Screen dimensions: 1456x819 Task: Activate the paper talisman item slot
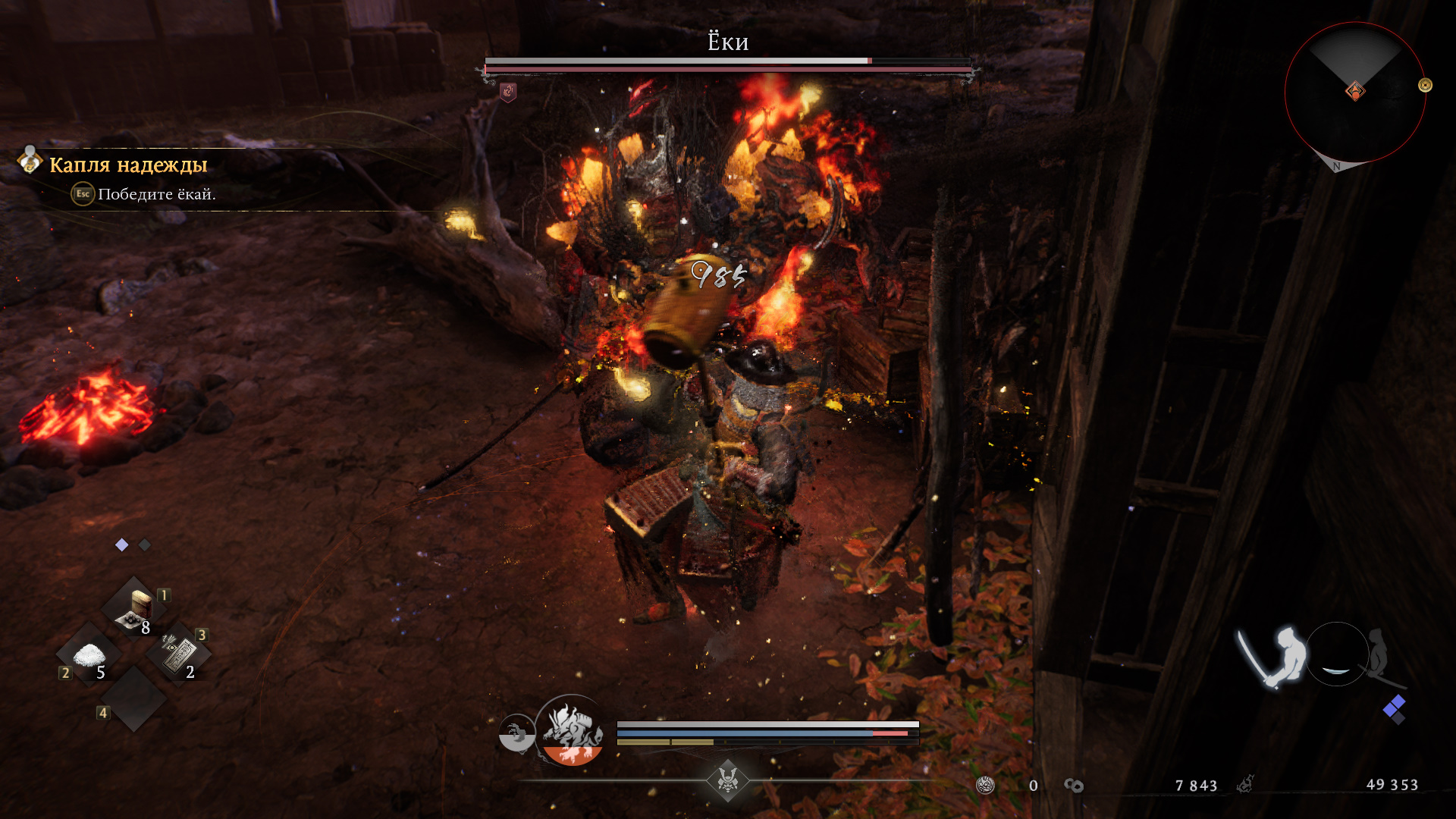coord(179,654)
